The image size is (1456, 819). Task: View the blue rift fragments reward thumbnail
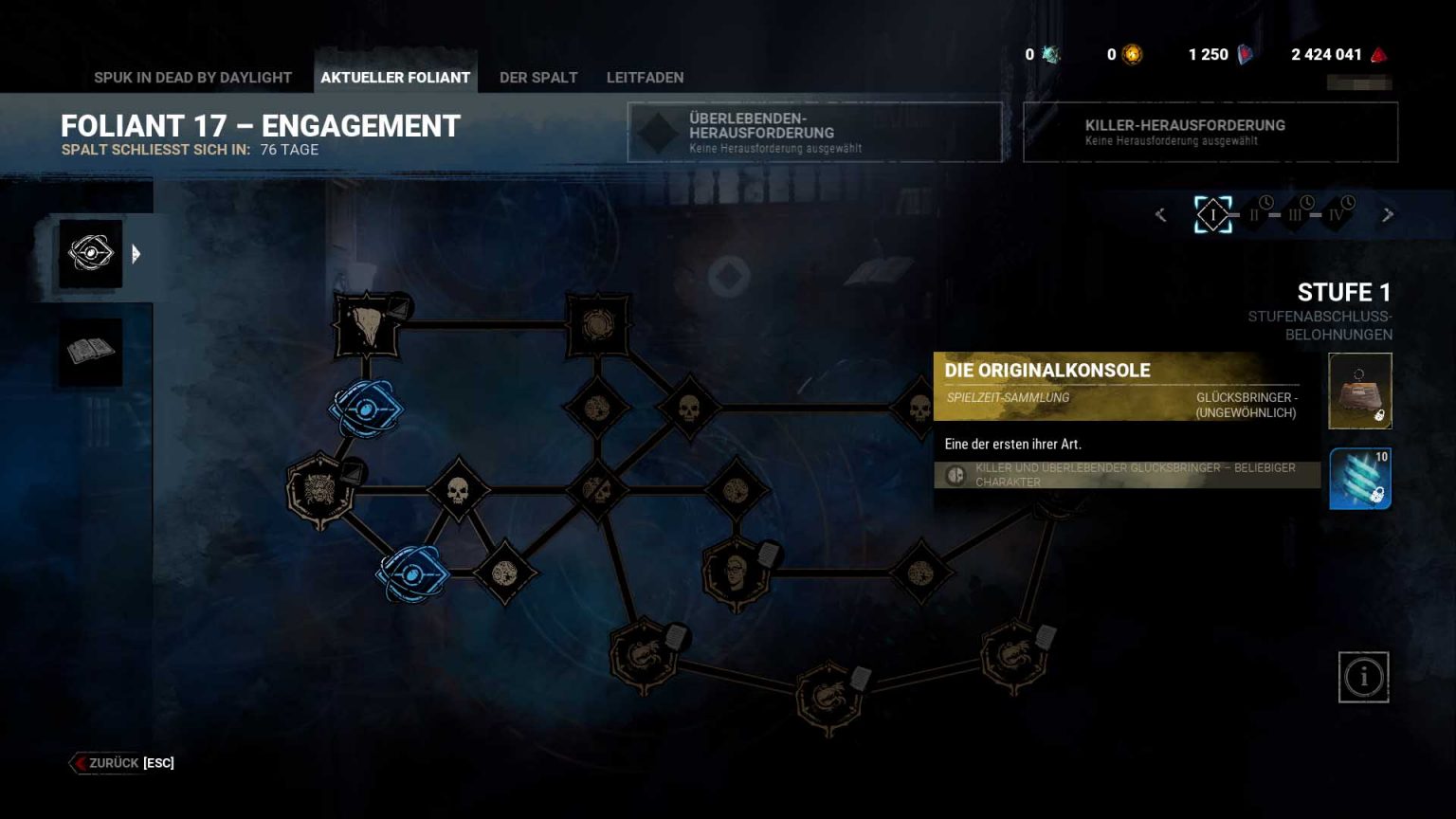(1360, 479)
